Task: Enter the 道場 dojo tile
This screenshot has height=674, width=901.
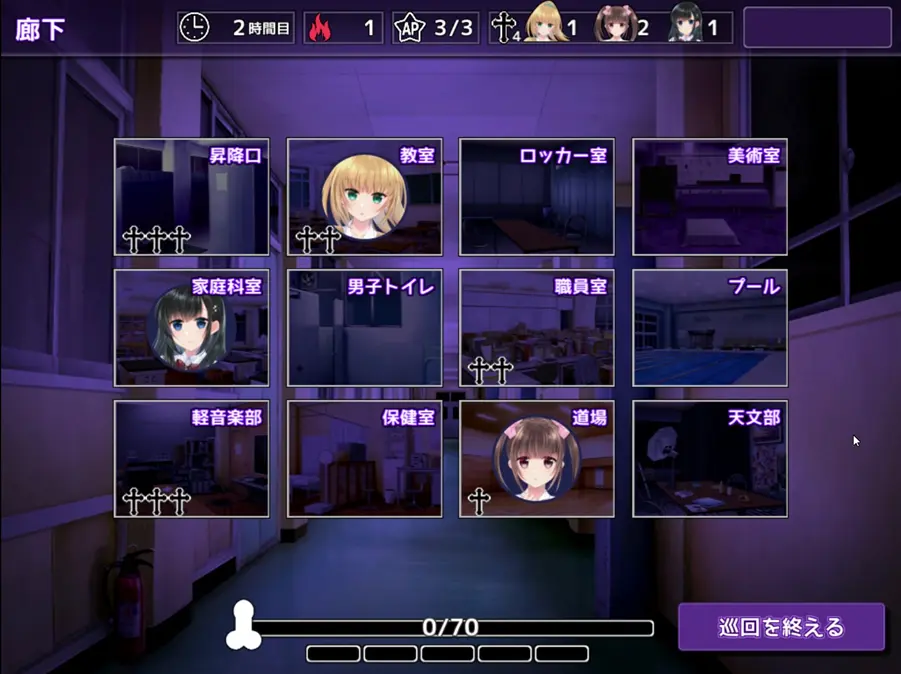Action: 536,459
